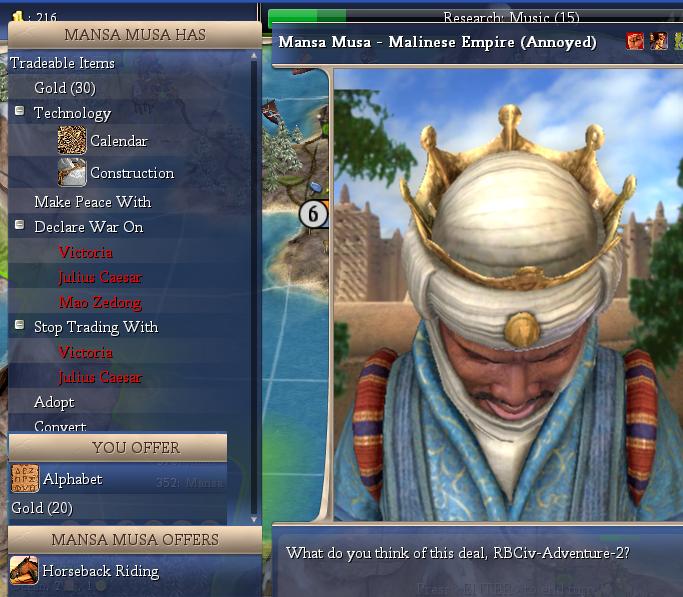Choose the Make Peace With entry
This screenshot has height=597, width=683.
click(92, 202)
